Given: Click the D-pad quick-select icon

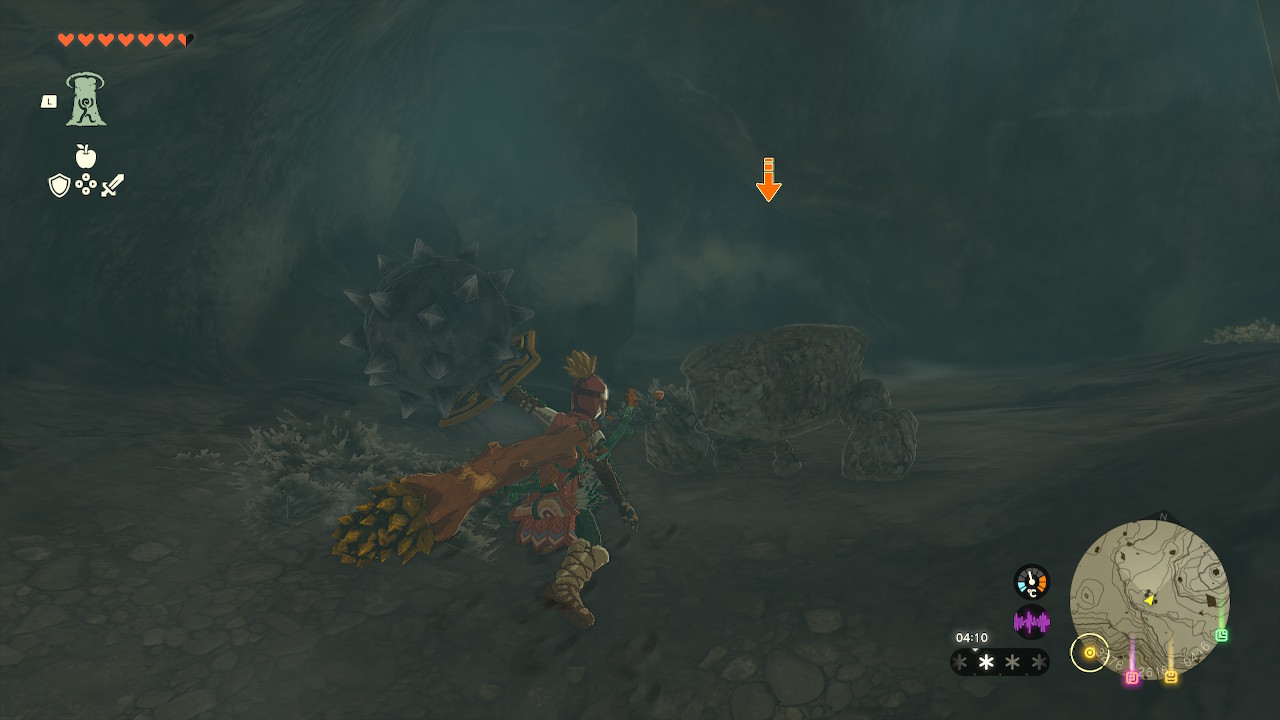Looking at the screenshot, I should pyautogui.click(x=87, y=184).
